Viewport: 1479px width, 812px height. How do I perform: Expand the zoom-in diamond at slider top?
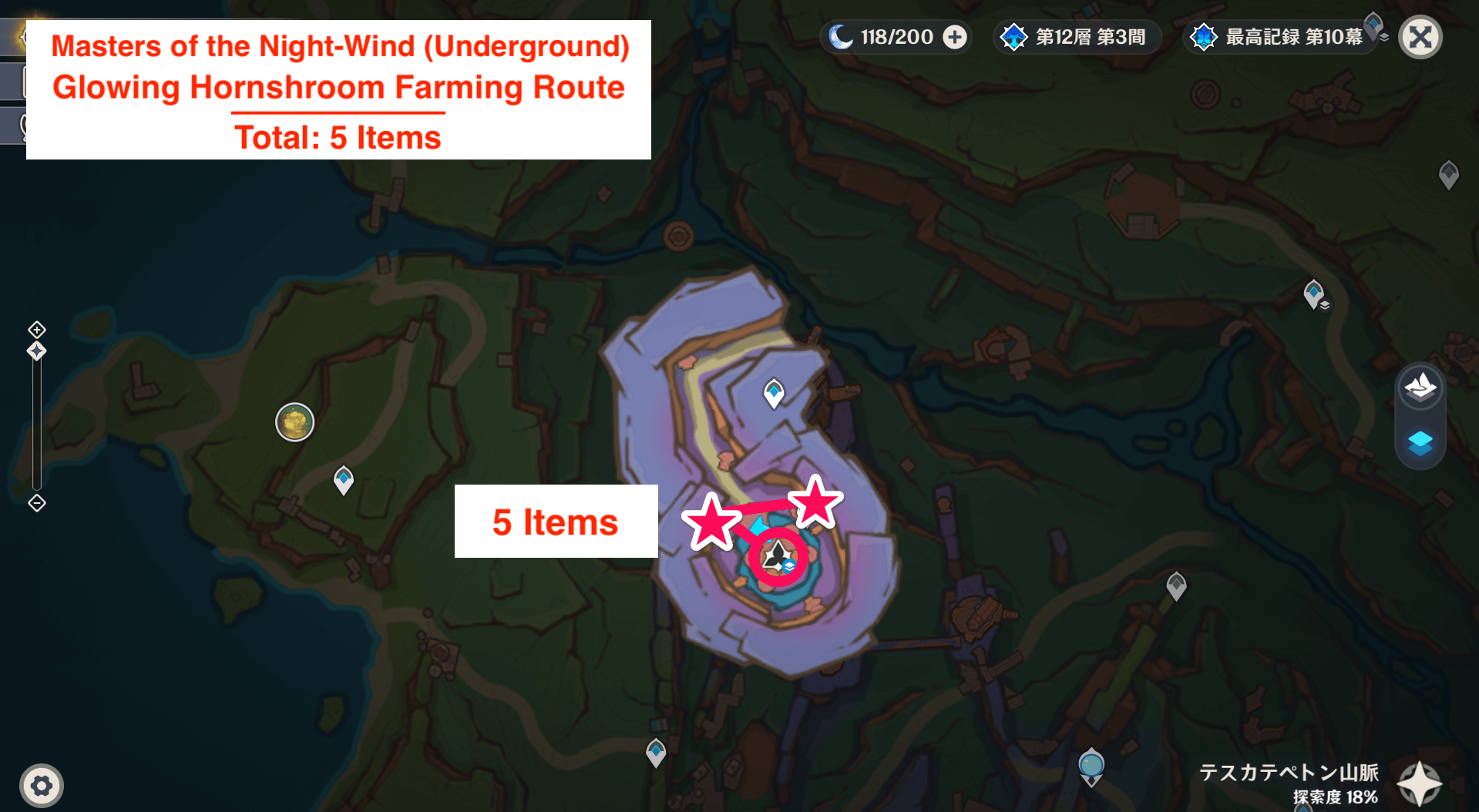coord(35,330)
